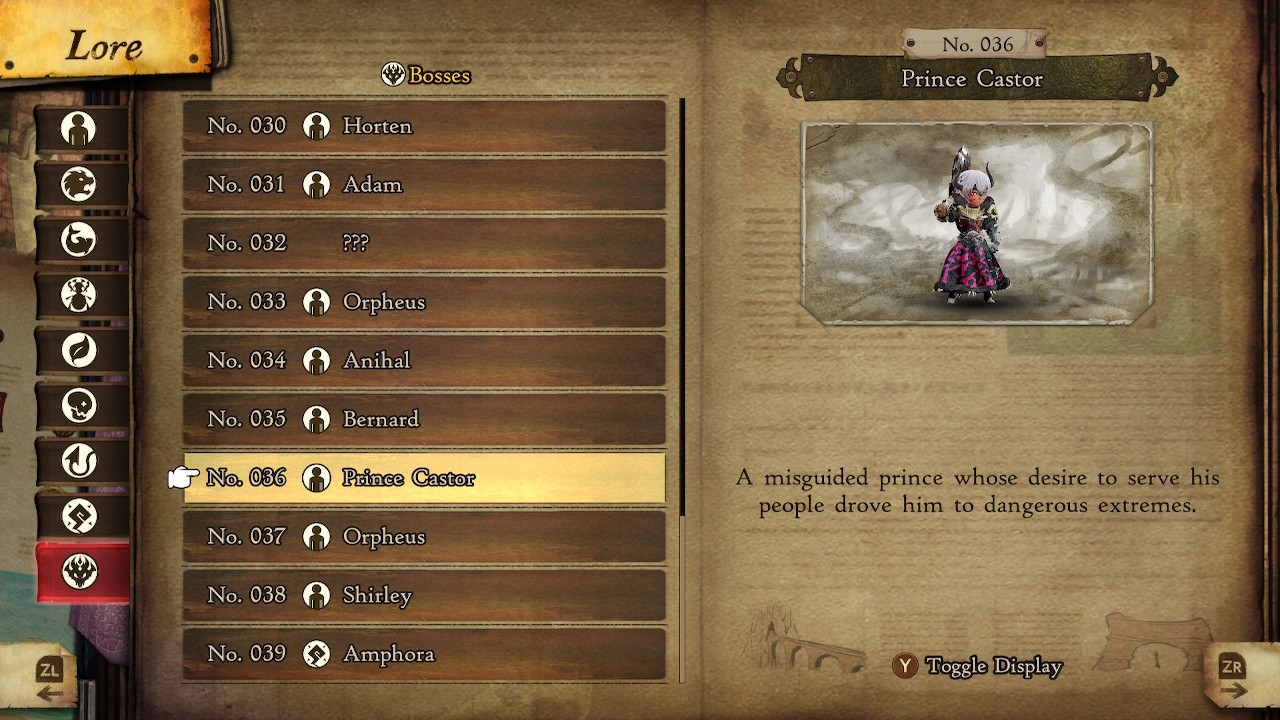Show the Shirley boss entry
The height and width of the screenshot is (720, 1280).
pos(424,595)
